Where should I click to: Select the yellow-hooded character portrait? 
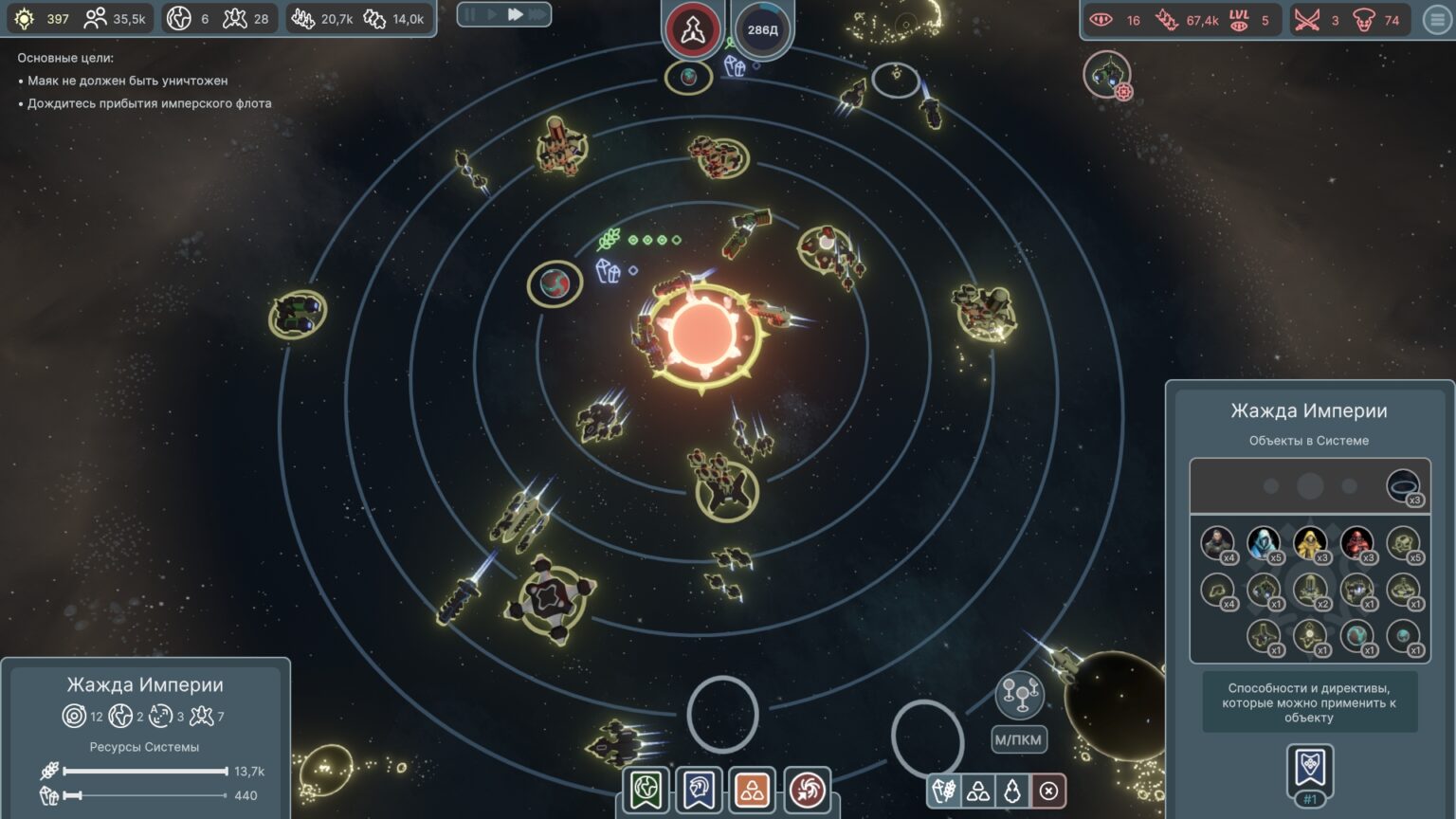coord(1310,543)
